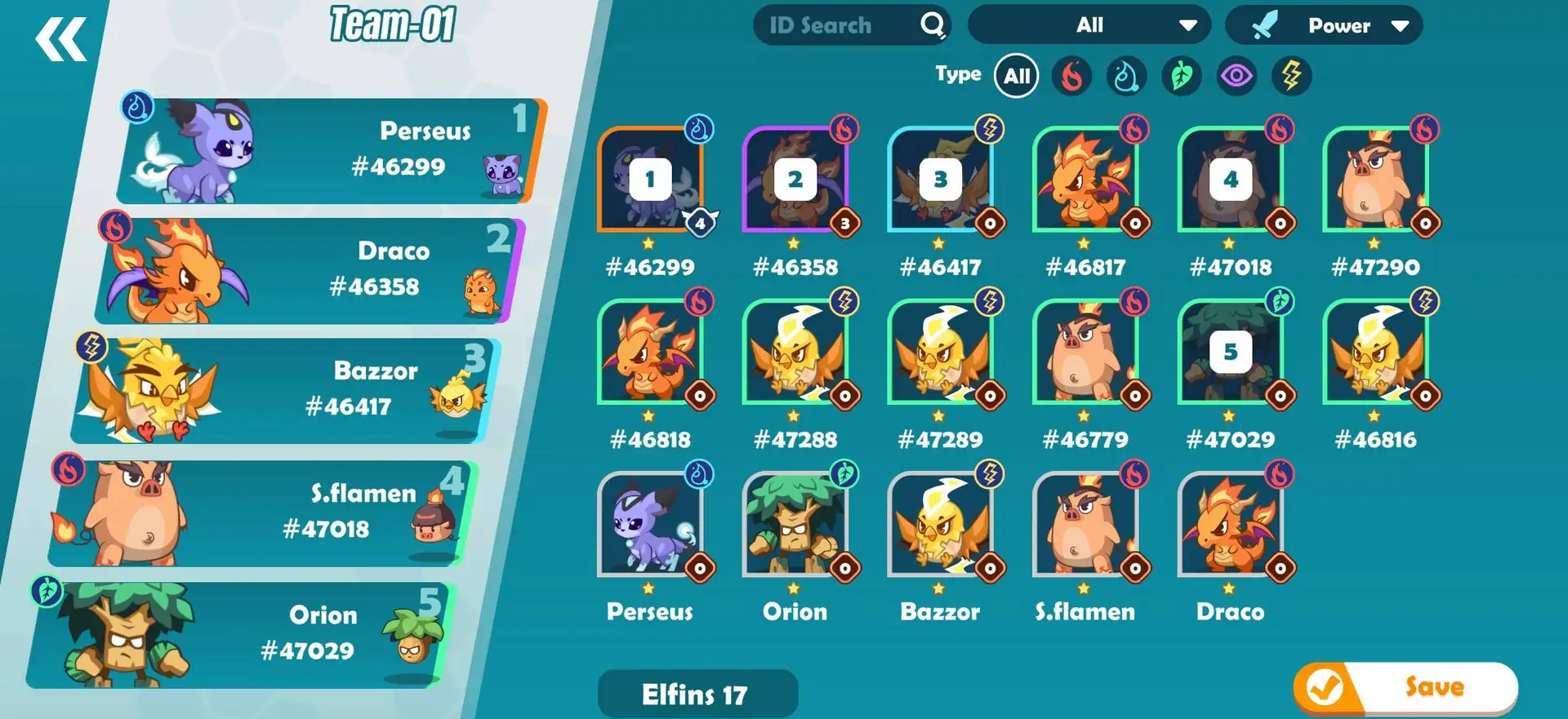
Task: Pick elfin card #47288
Action: [x=795, y=353]
